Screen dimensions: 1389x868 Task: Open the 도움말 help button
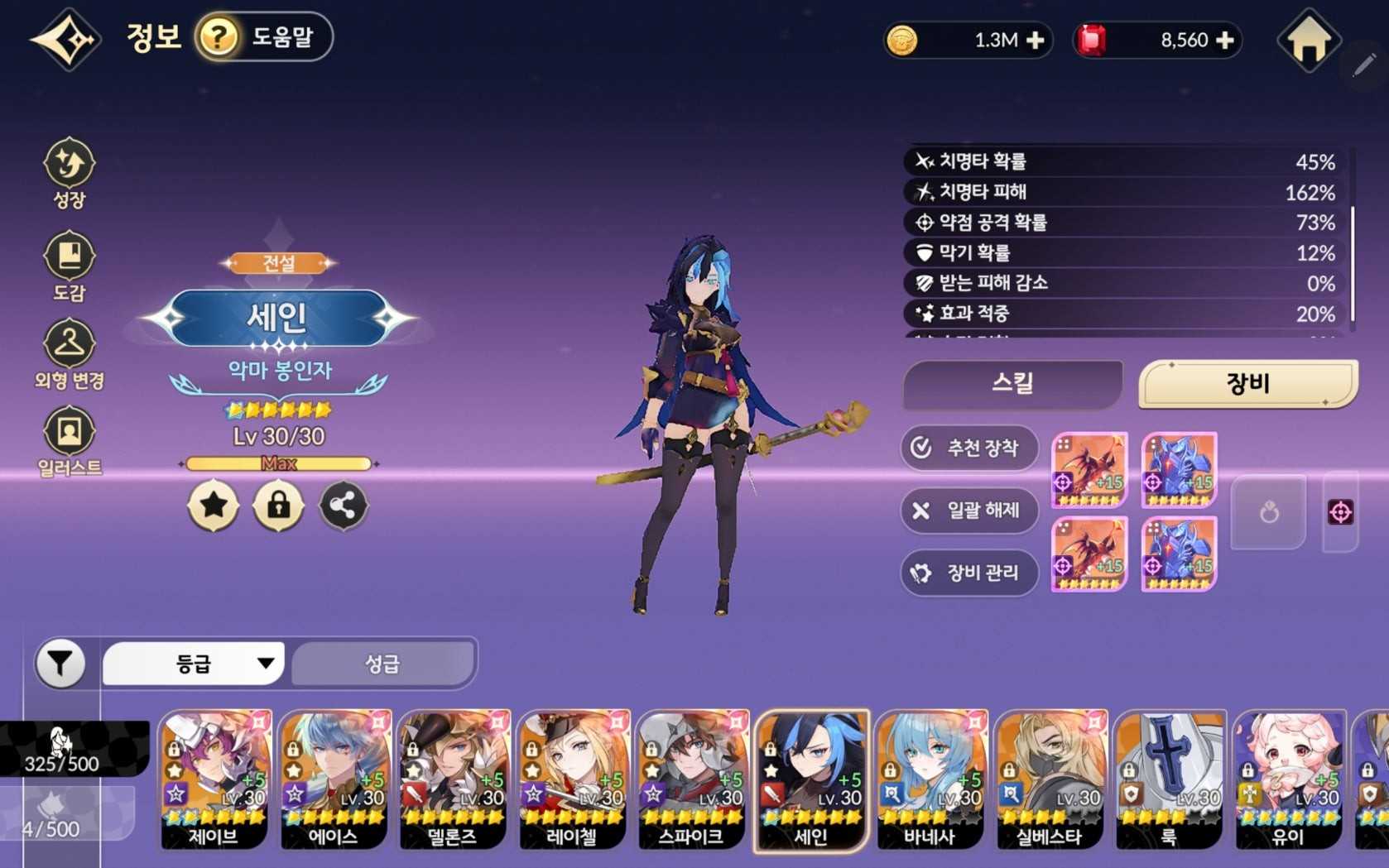point(264,37)
